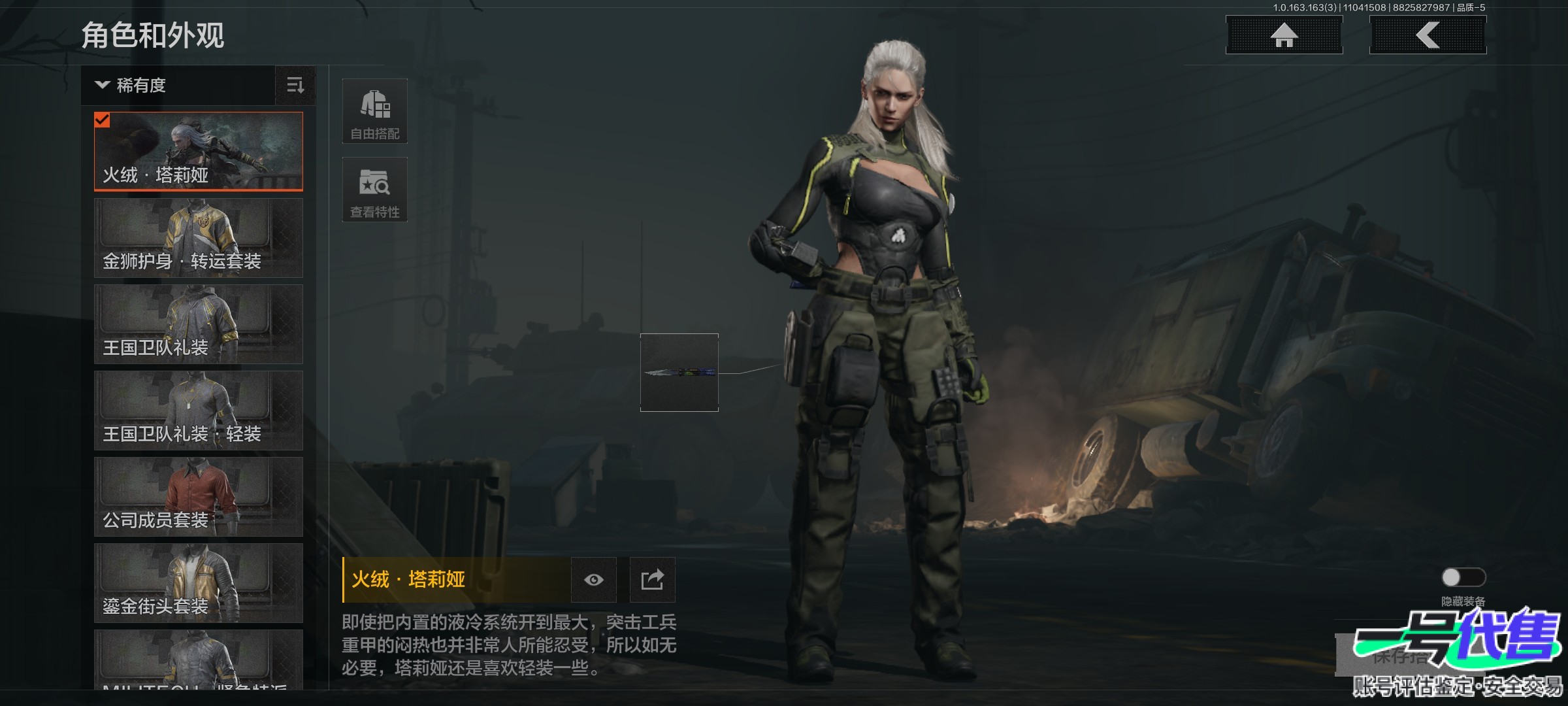Go back with the arrow button
The height and width of the screenshot is (706, 1568).
pyautogui.click(x=1428, y=35)
